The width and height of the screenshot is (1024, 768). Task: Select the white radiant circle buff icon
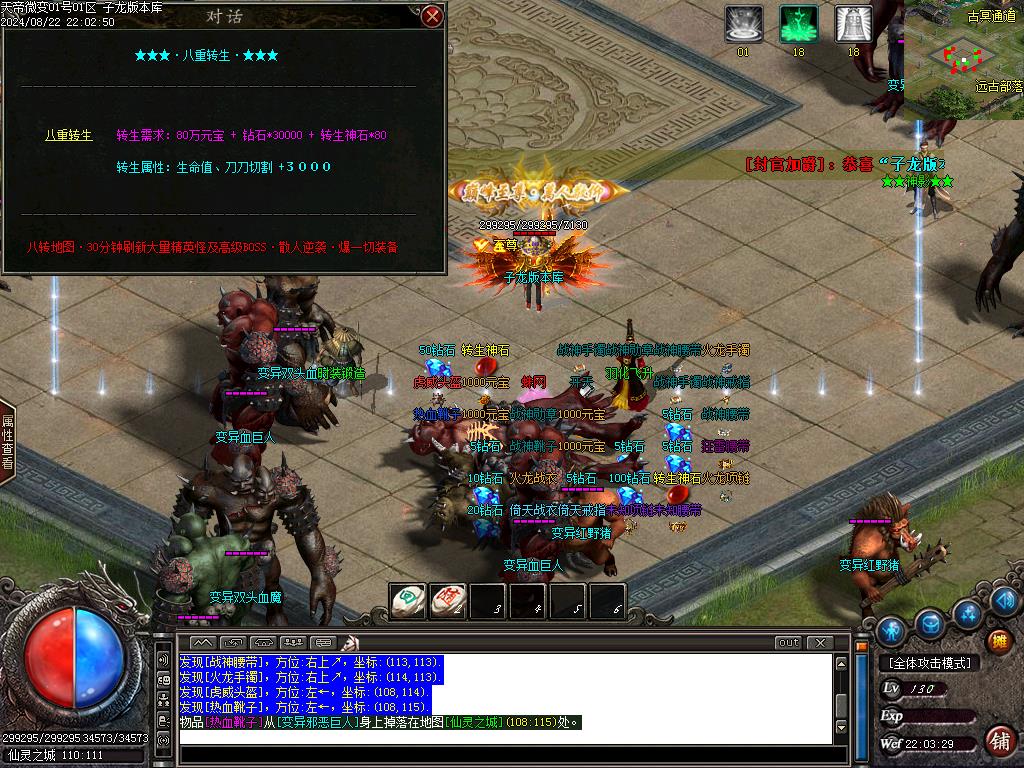(x=743, y=24)
